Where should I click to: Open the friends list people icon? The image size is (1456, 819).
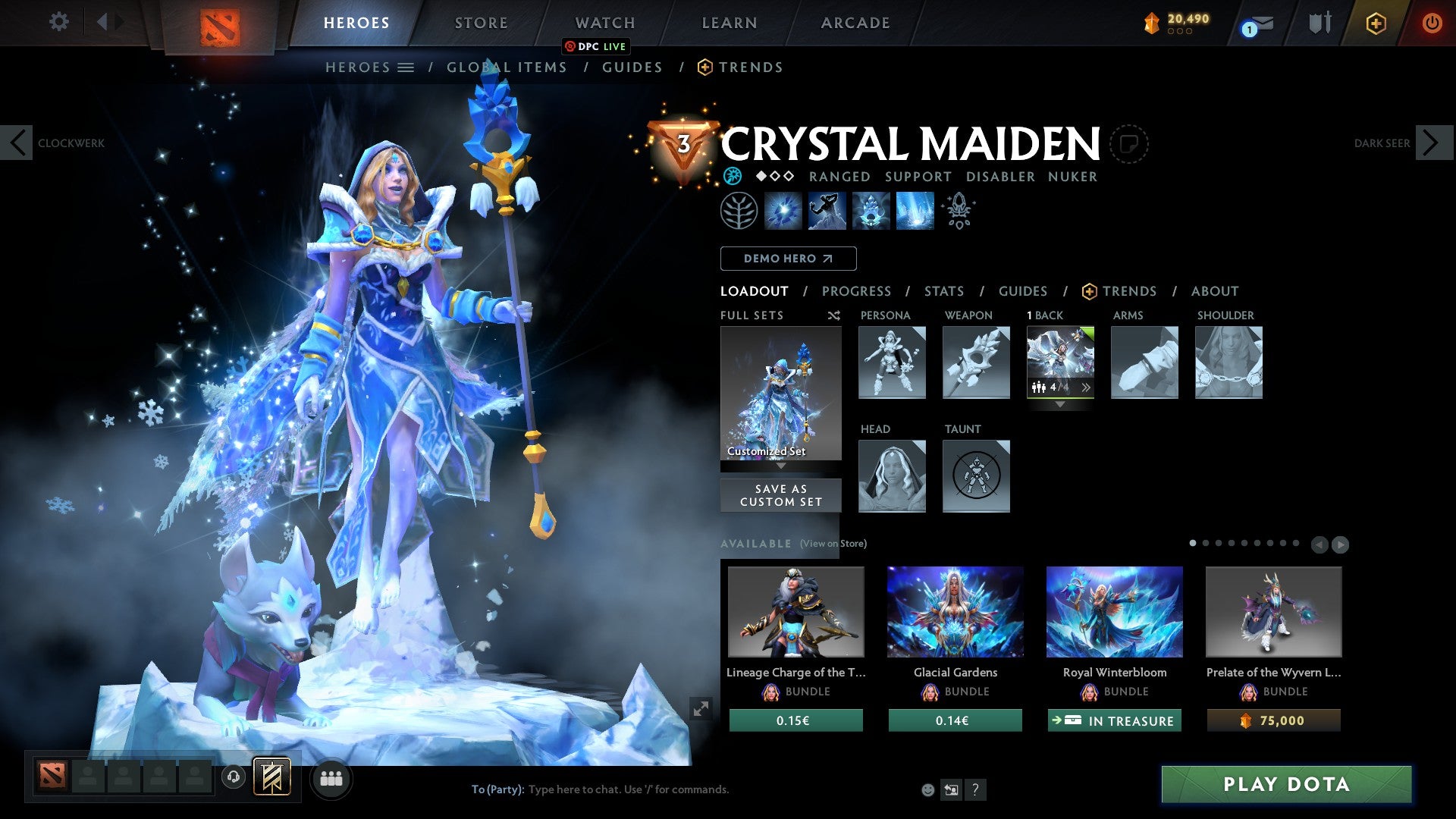331,778
